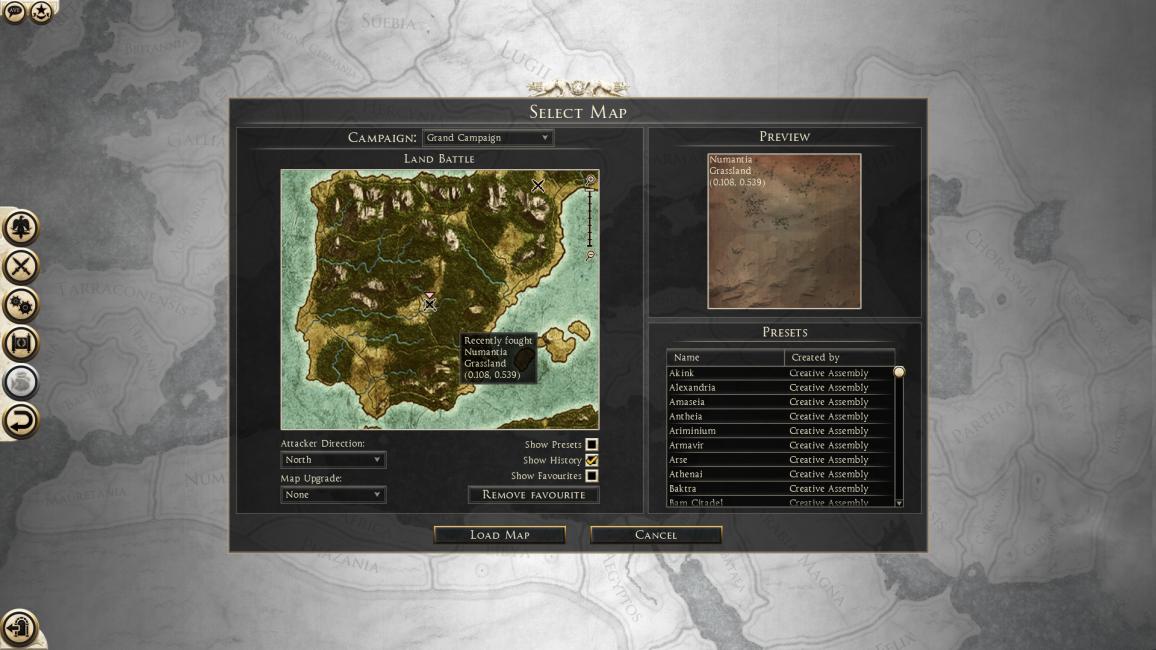This screenshot has height=650, width=1156.
Task: Load the selected map
Action: pos(499,535)
